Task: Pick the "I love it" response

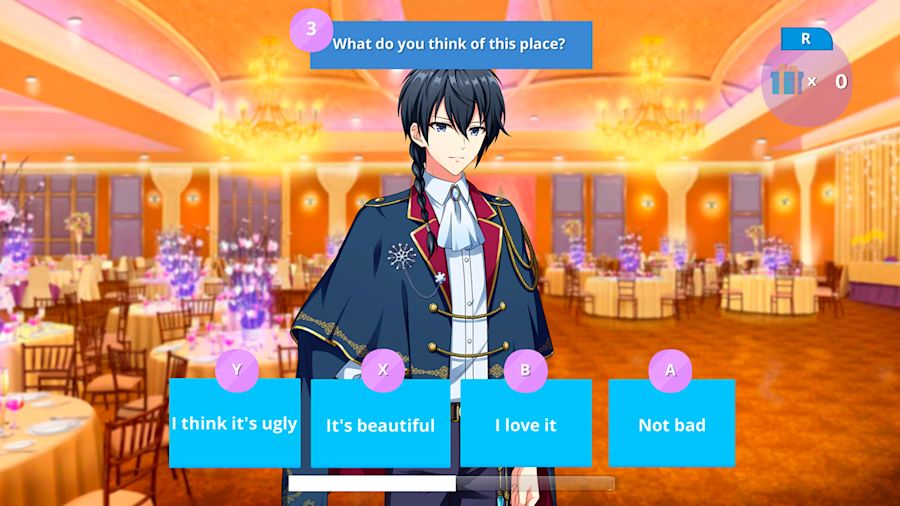Action: 525,424
